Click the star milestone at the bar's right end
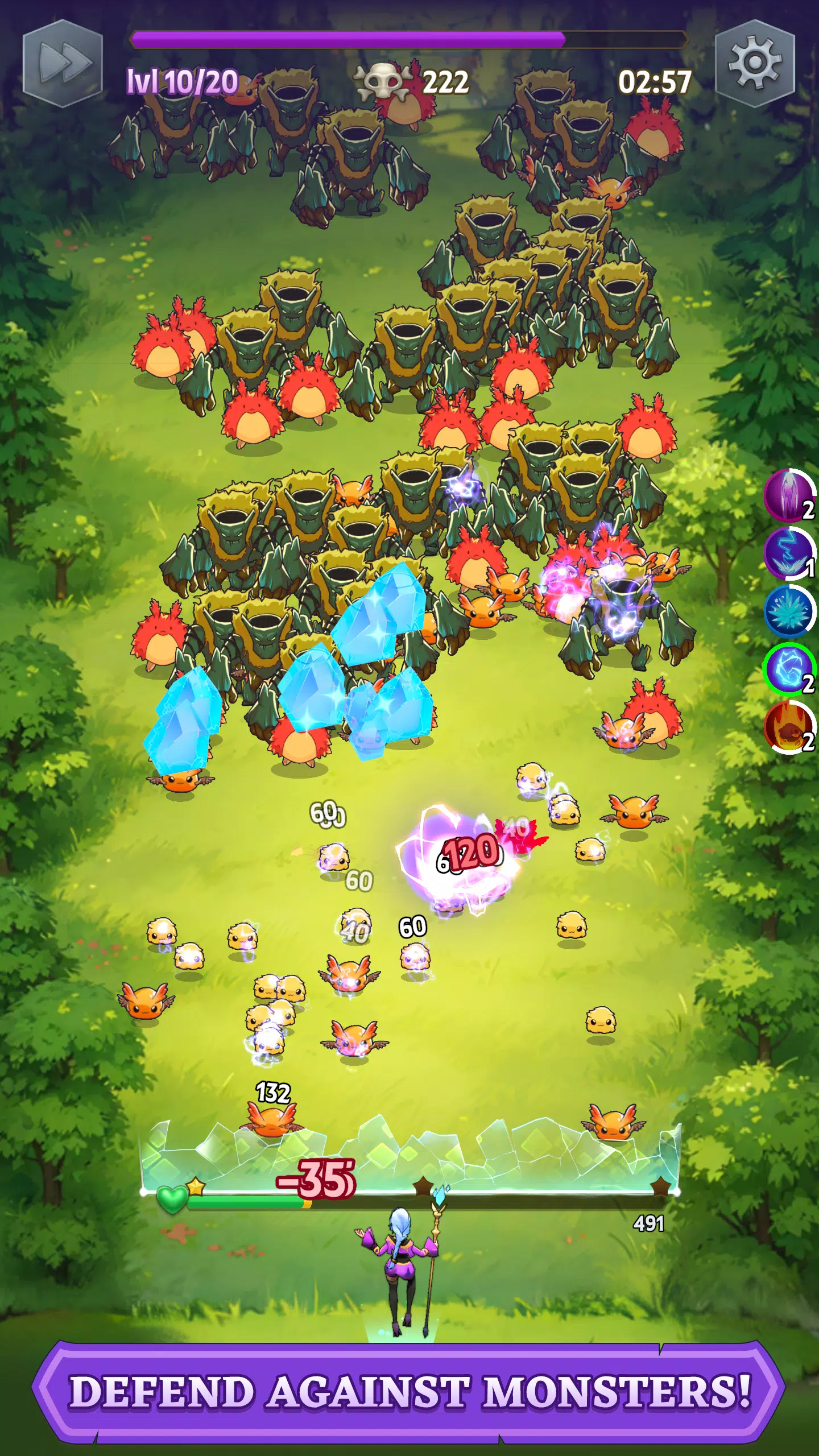This screenshot has width=819, height=1456. pyautogui.click(x=661, y=1187)
